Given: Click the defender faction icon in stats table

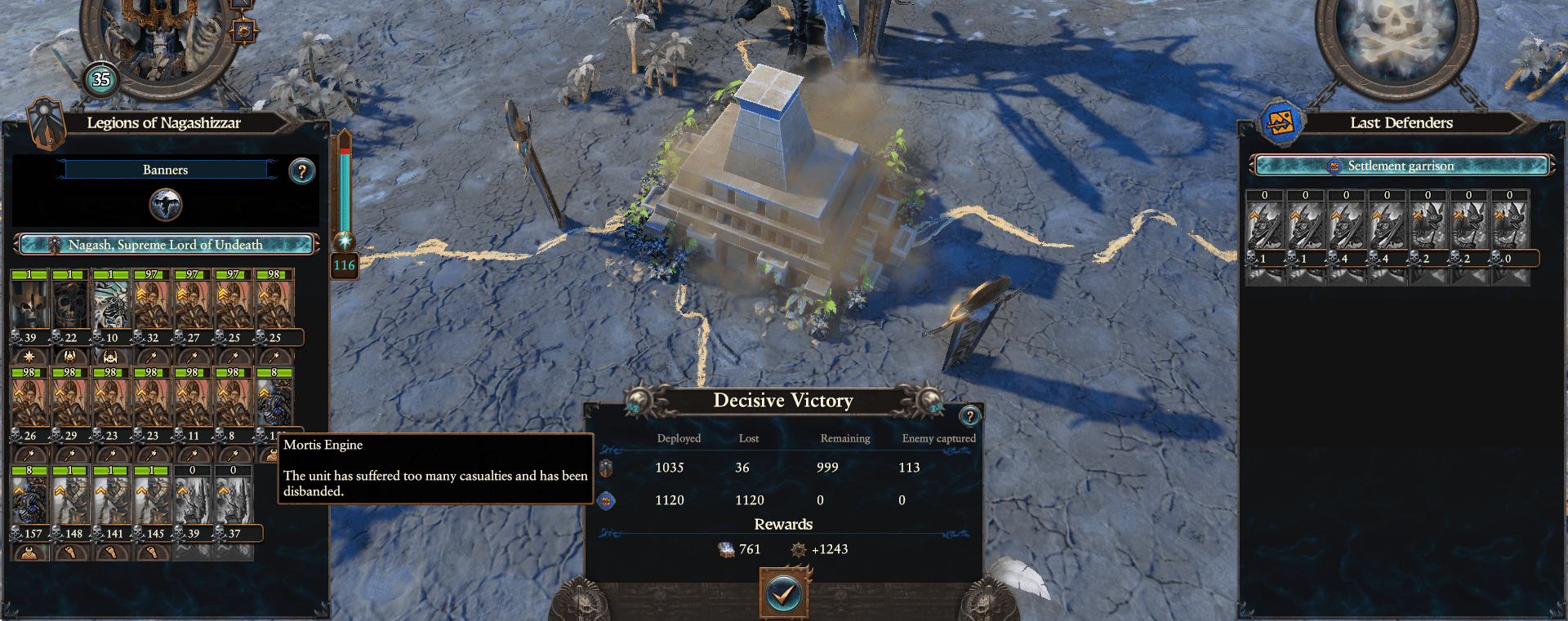Looking at the screenshot, I should [605, 500].
